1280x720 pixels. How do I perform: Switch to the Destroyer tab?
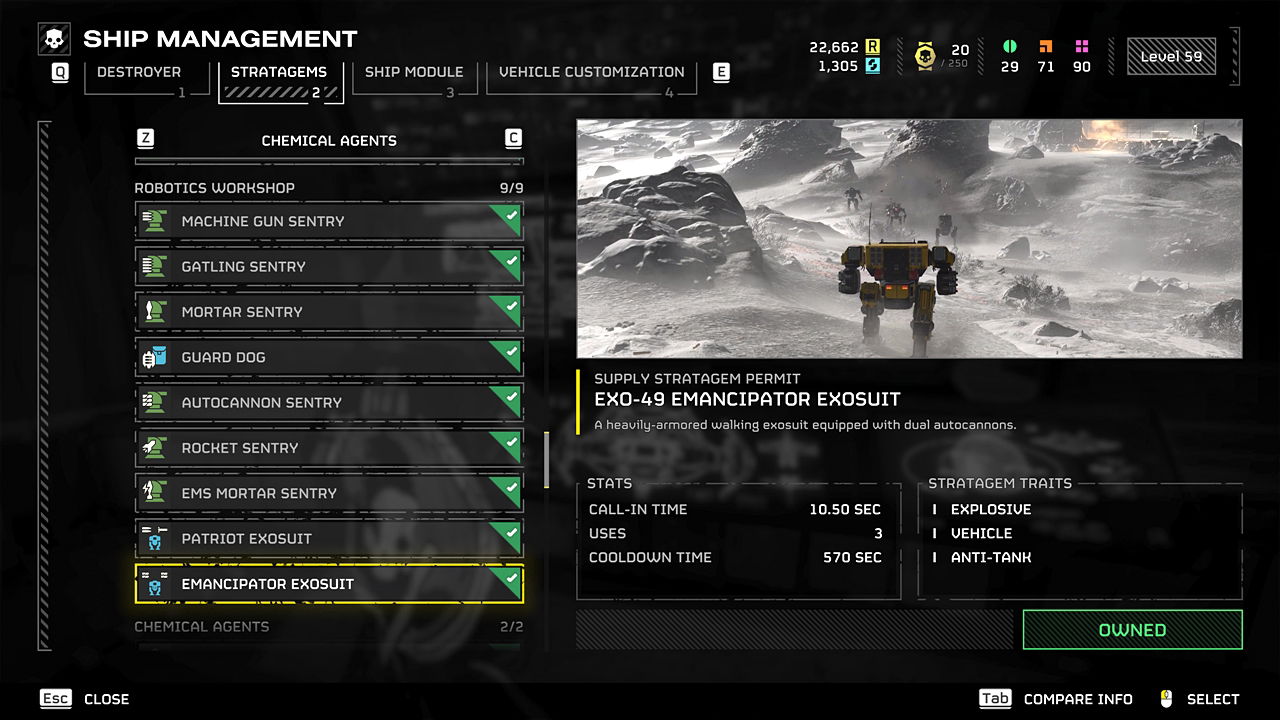click(x=139, y=73)
